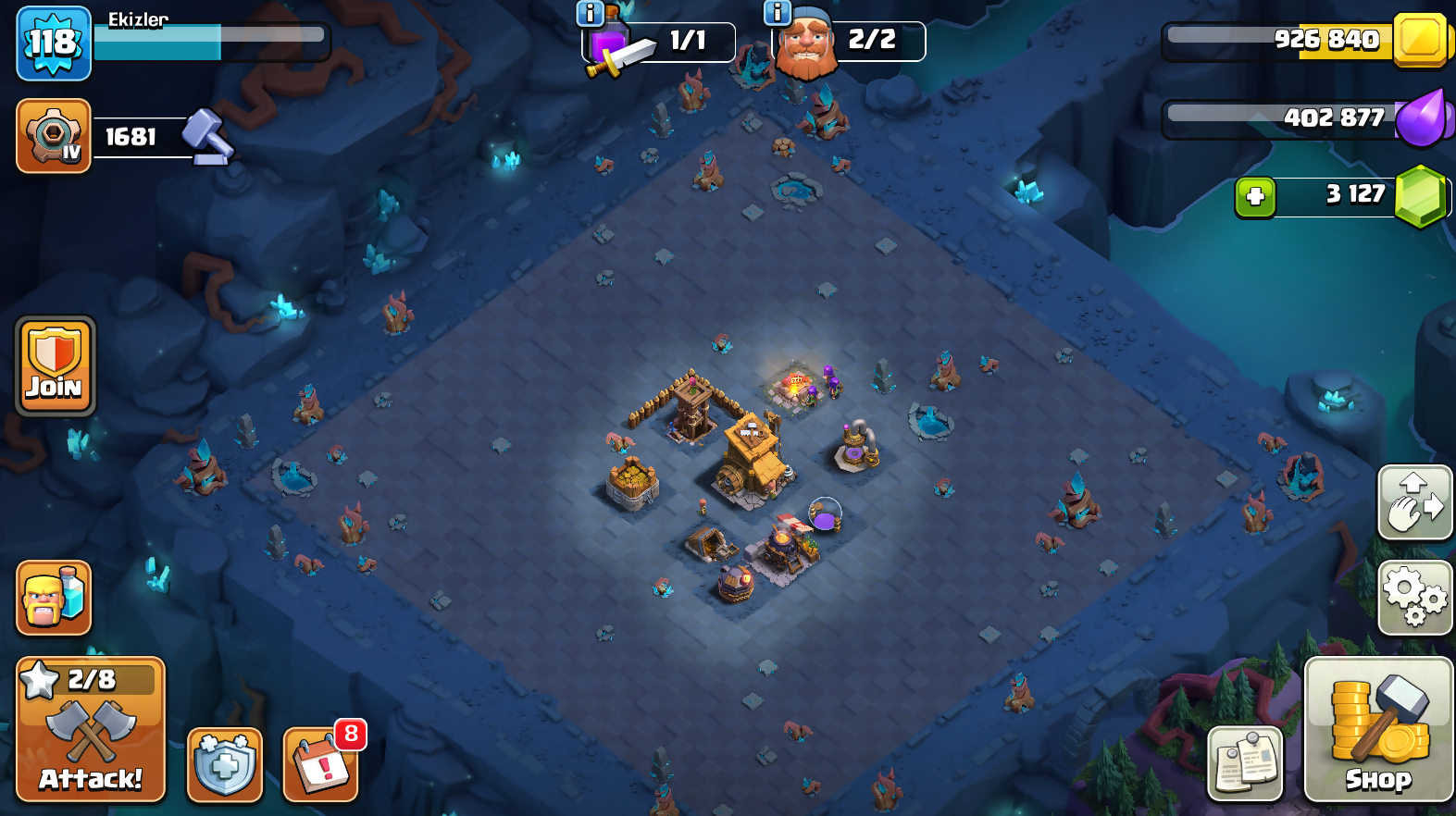Show master builder info for 2/2
The height and width of the screenshot is (816, 1456).
coord(777,13)
